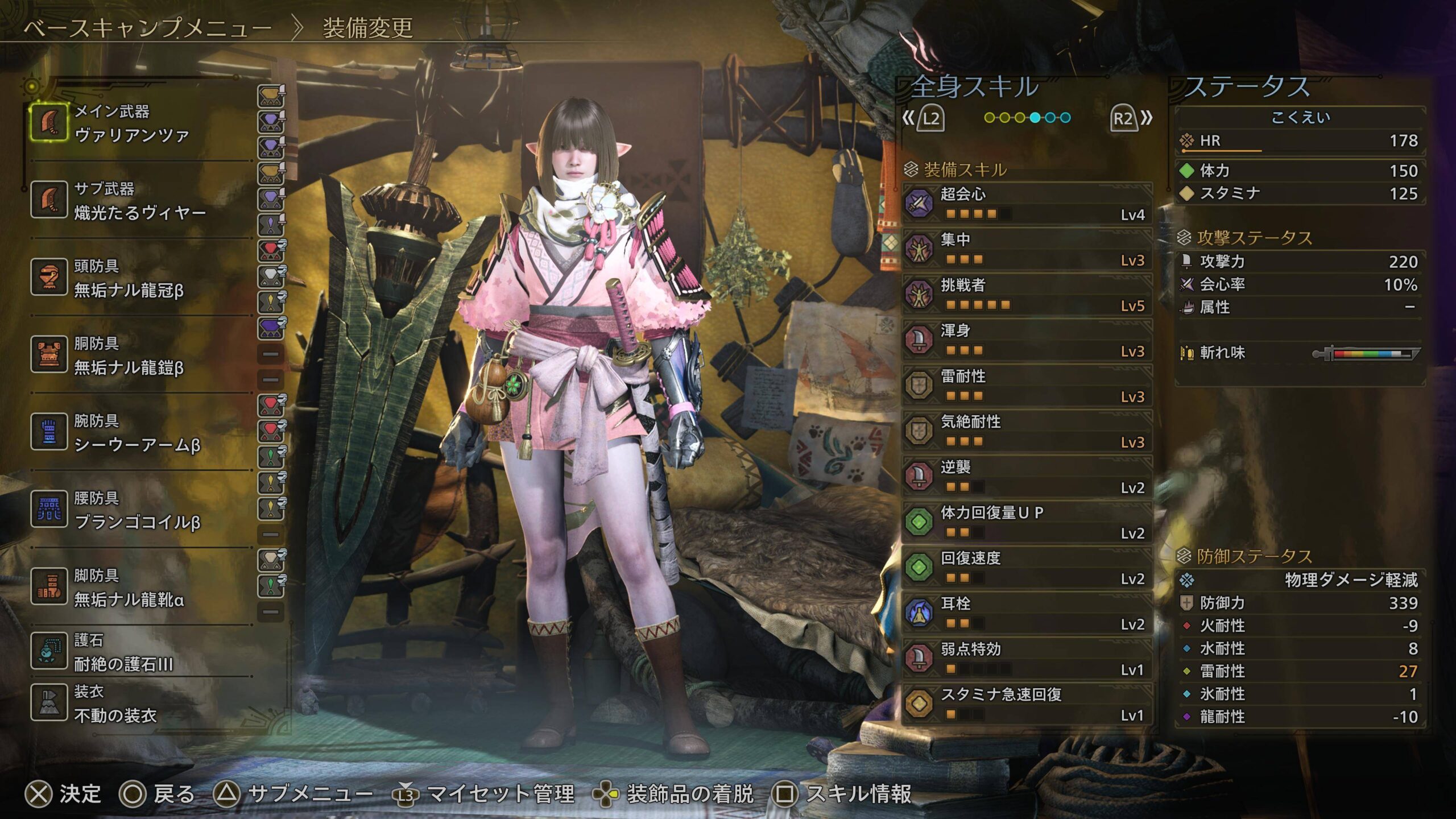Viewport: 1456px width, 819px height.
Task: Select main weapon ヴァリアンツァ slot
Action: pos(136,123)
